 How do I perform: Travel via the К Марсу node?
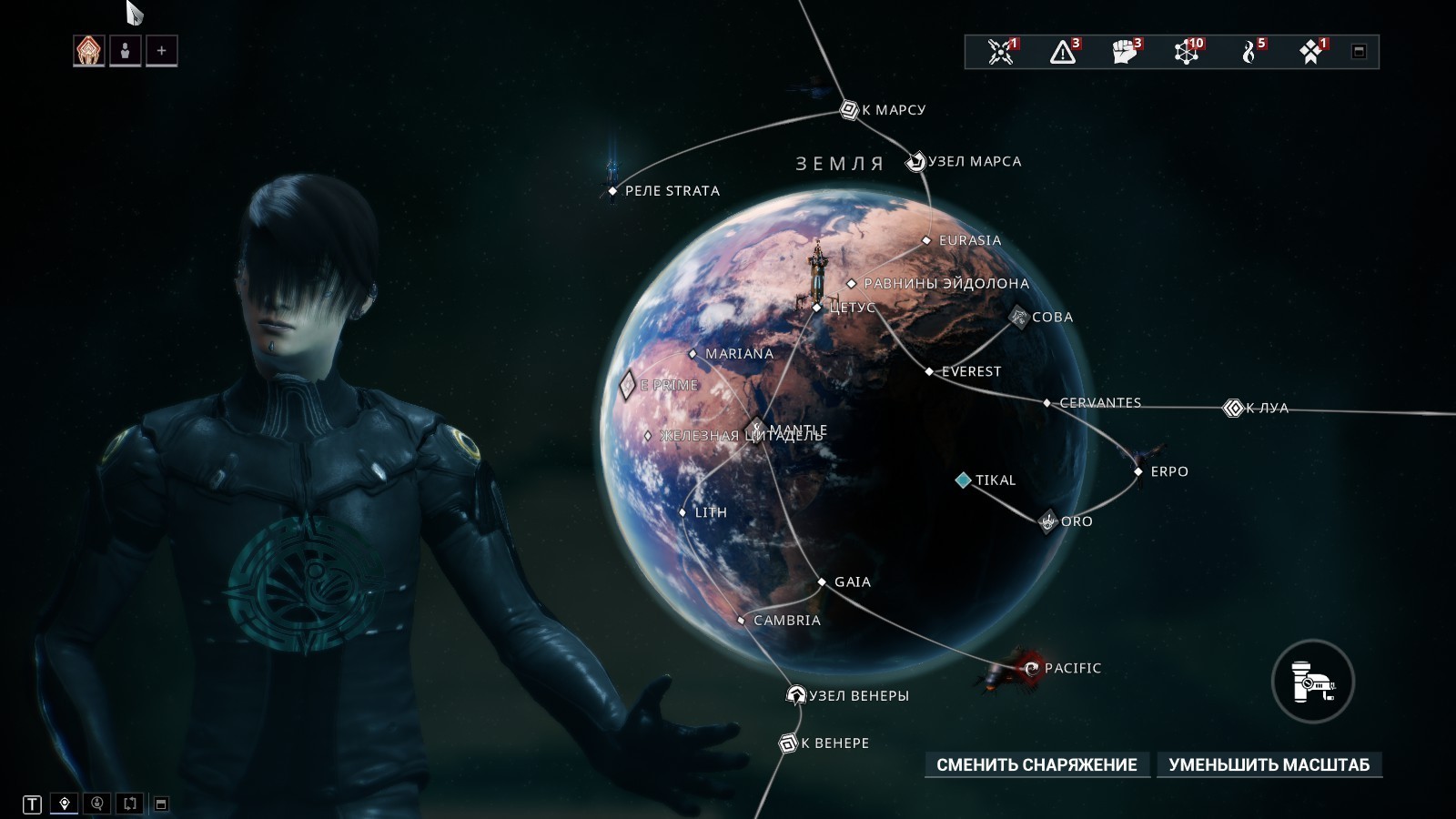pos(849,110)
